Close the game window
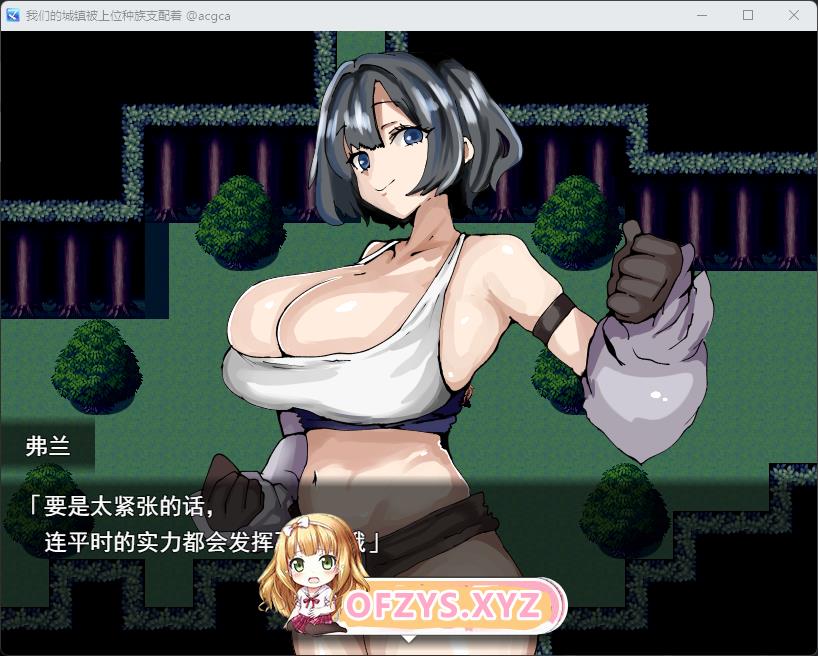 point(793,15)
